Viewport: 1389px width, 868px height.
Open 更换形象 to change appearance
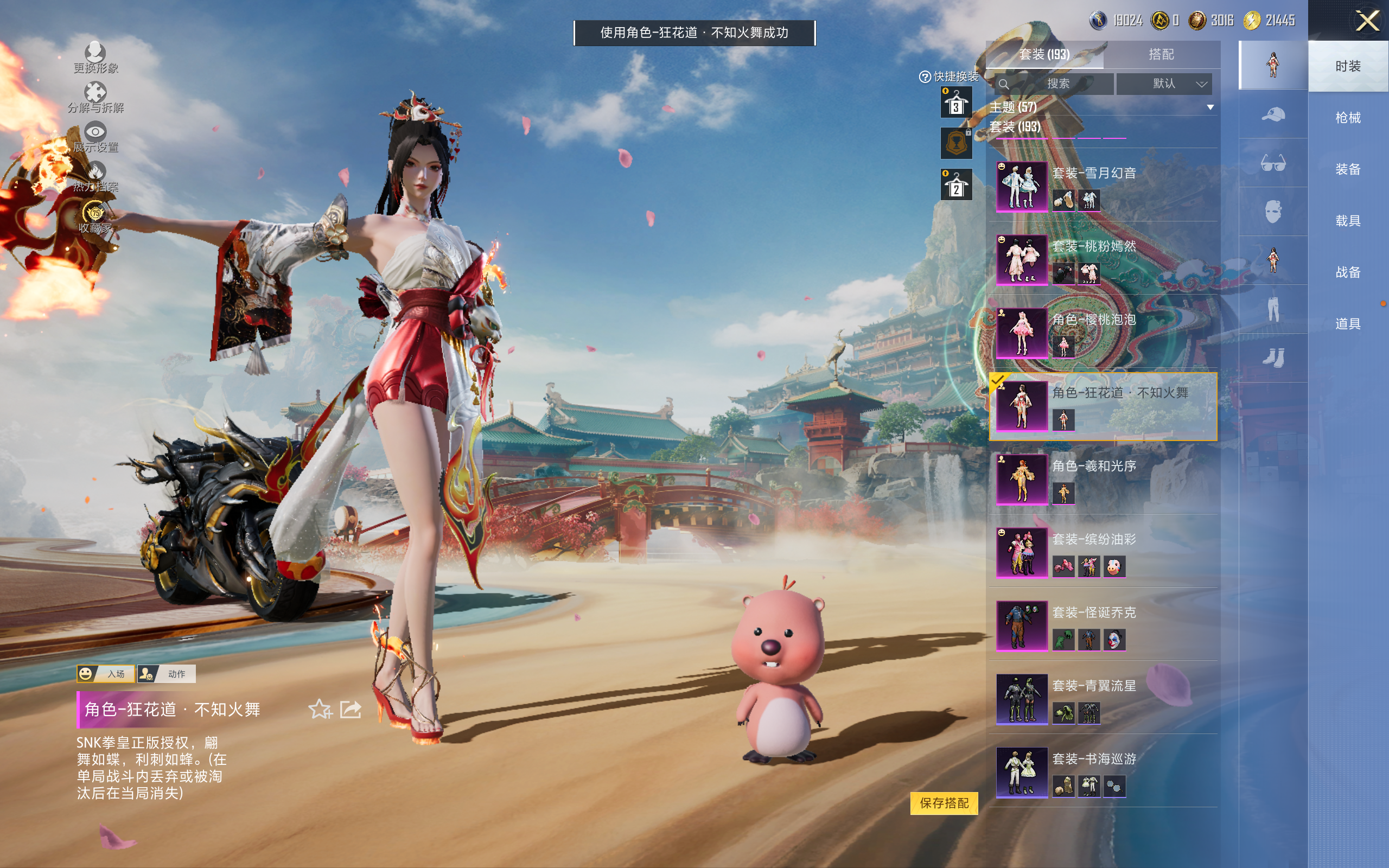95,58
